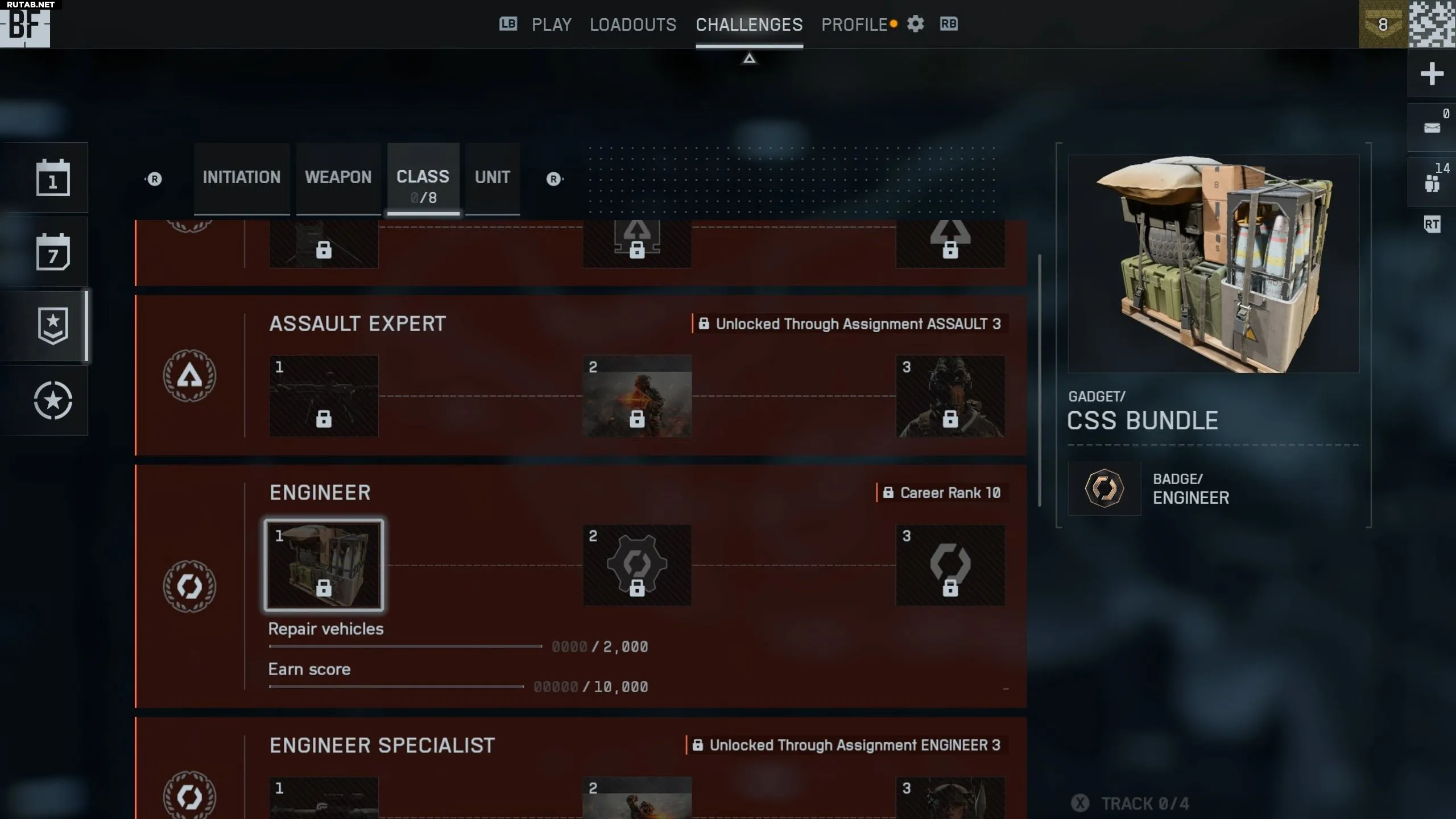The height and width of the screenshot is (819, 1456).
Task: Open settings via the gear icon
Action: click(x=915, y=24)
